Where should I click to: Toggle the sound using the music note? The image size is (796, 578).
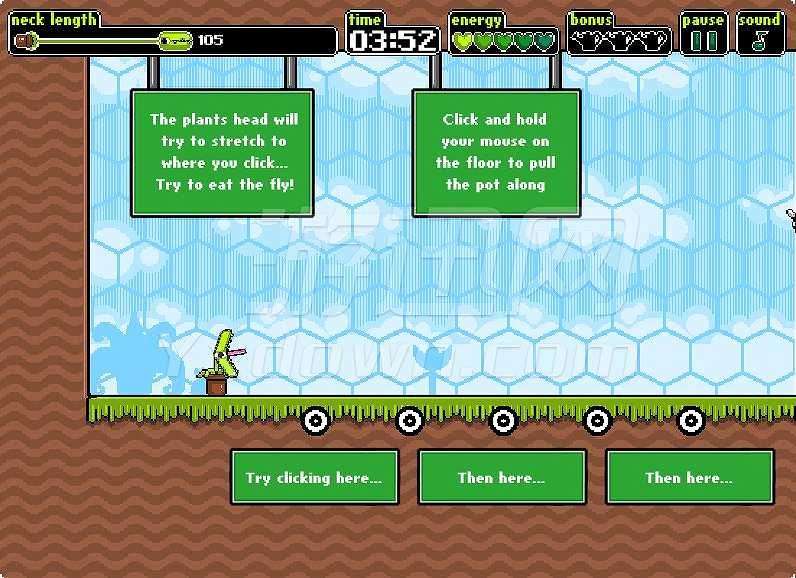click(x=760, y=41)
